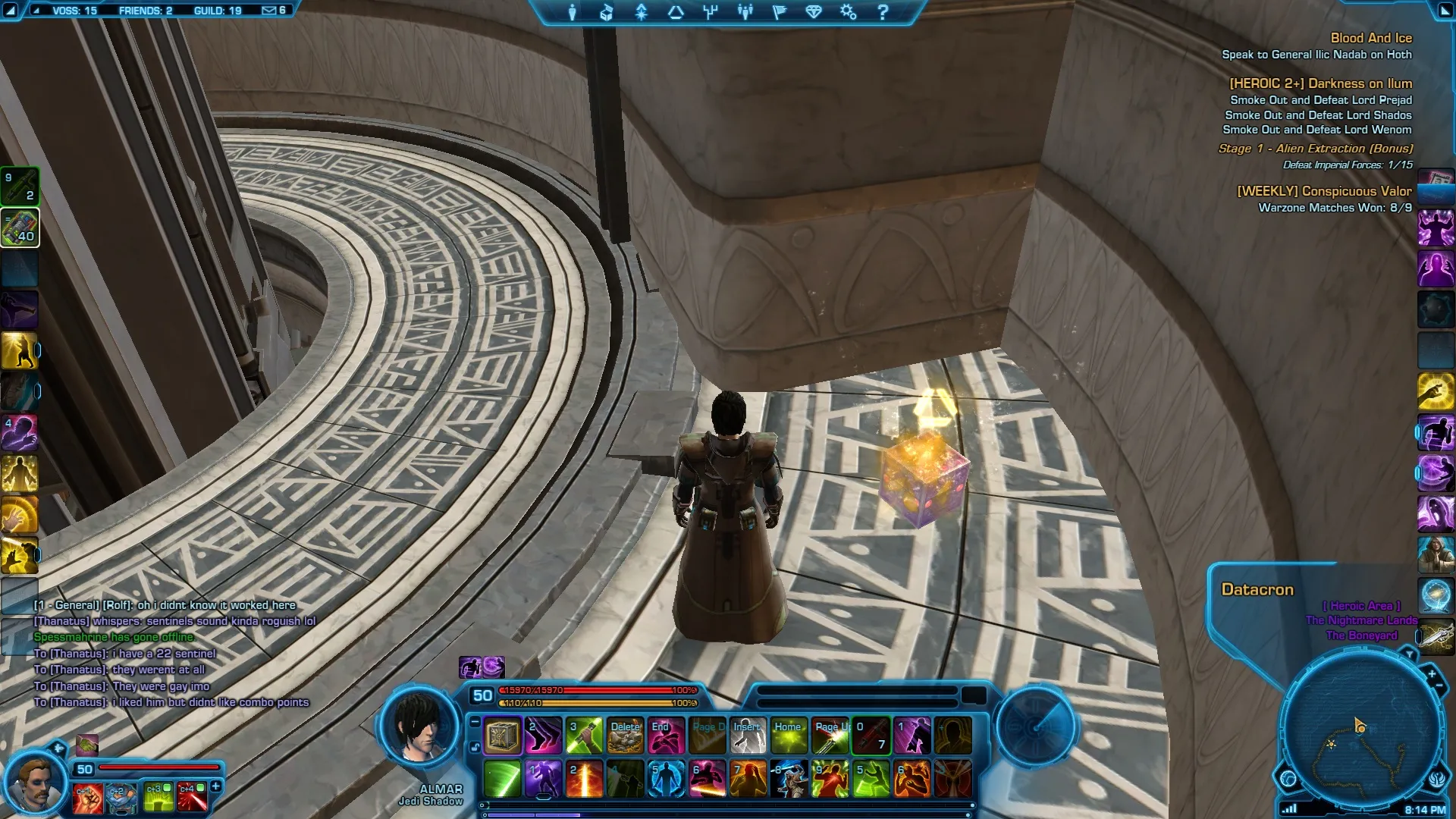Open the world map globe button
1456x819 pixels.
1288,778
